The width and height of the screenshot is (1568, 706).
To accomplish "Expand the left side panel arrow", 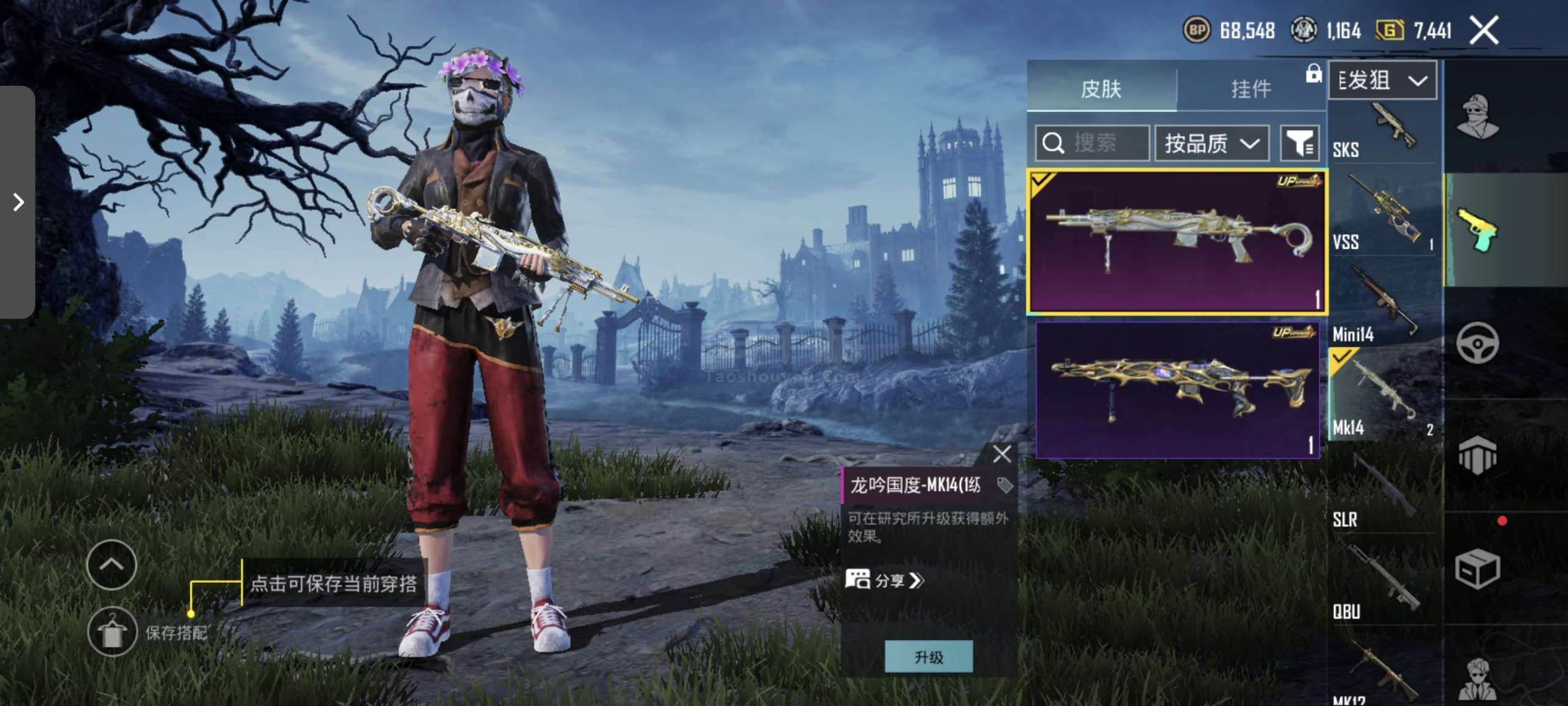I will point(18,202).
